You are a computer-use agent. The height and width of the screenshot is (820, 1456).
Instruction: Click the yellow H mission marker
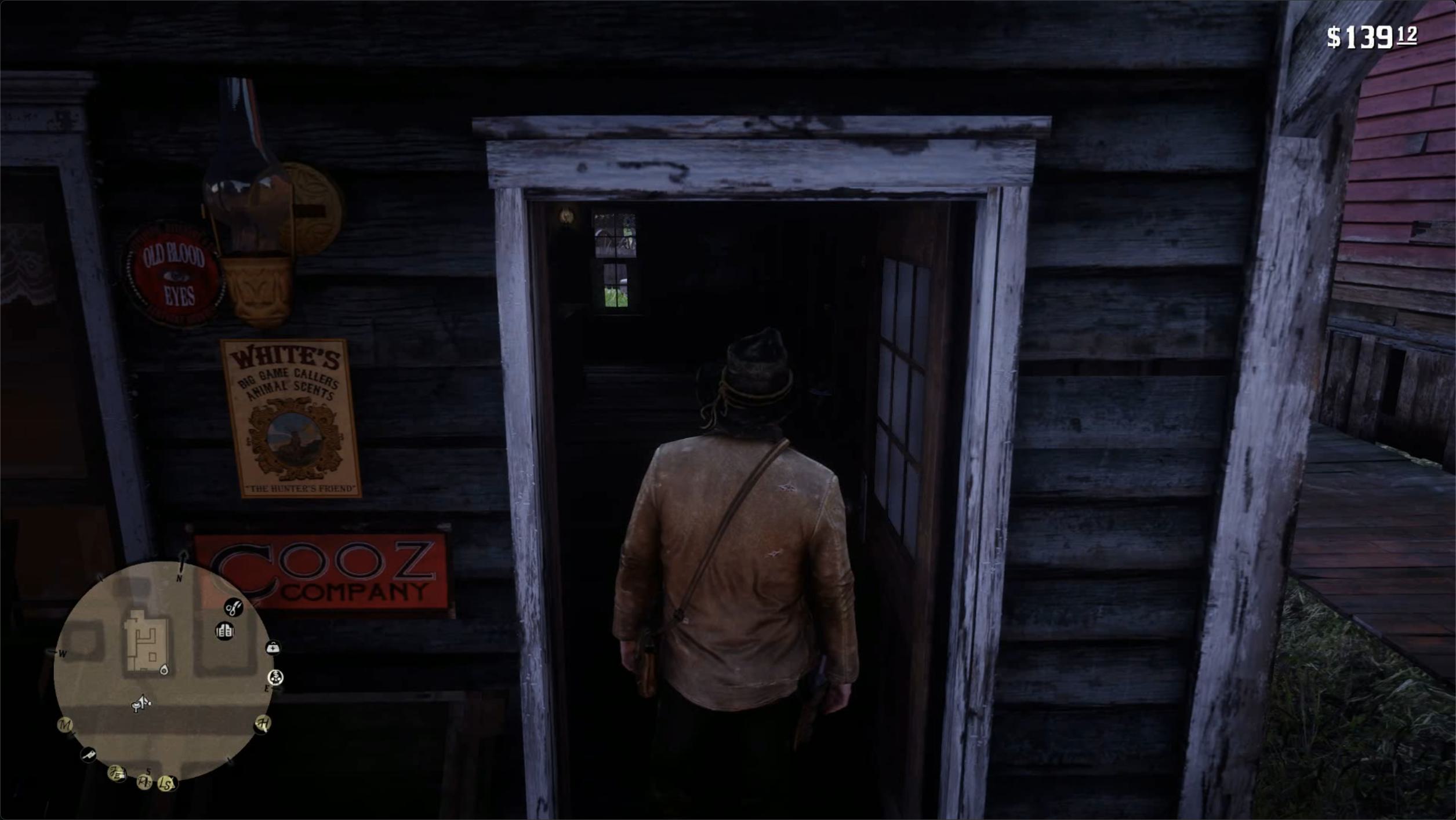pos(263,723)
